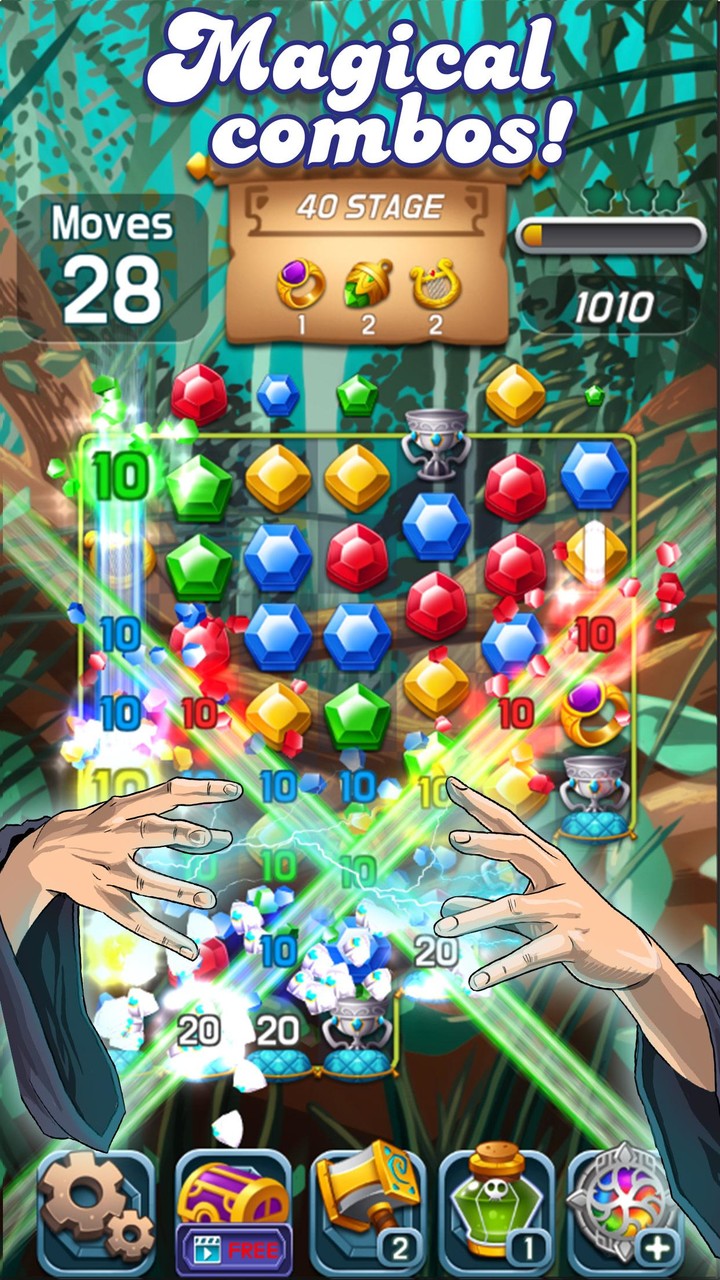
Task: View the acorn goal in the stage panel
Action: coord(367,283)
